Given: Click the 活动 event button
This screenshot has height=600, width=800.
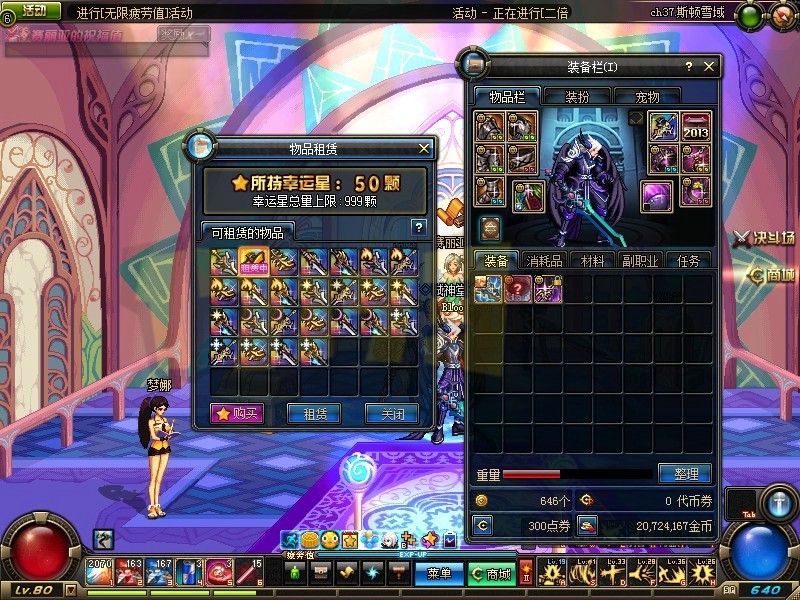Looking at the screenshot, I should coord(33,11).
